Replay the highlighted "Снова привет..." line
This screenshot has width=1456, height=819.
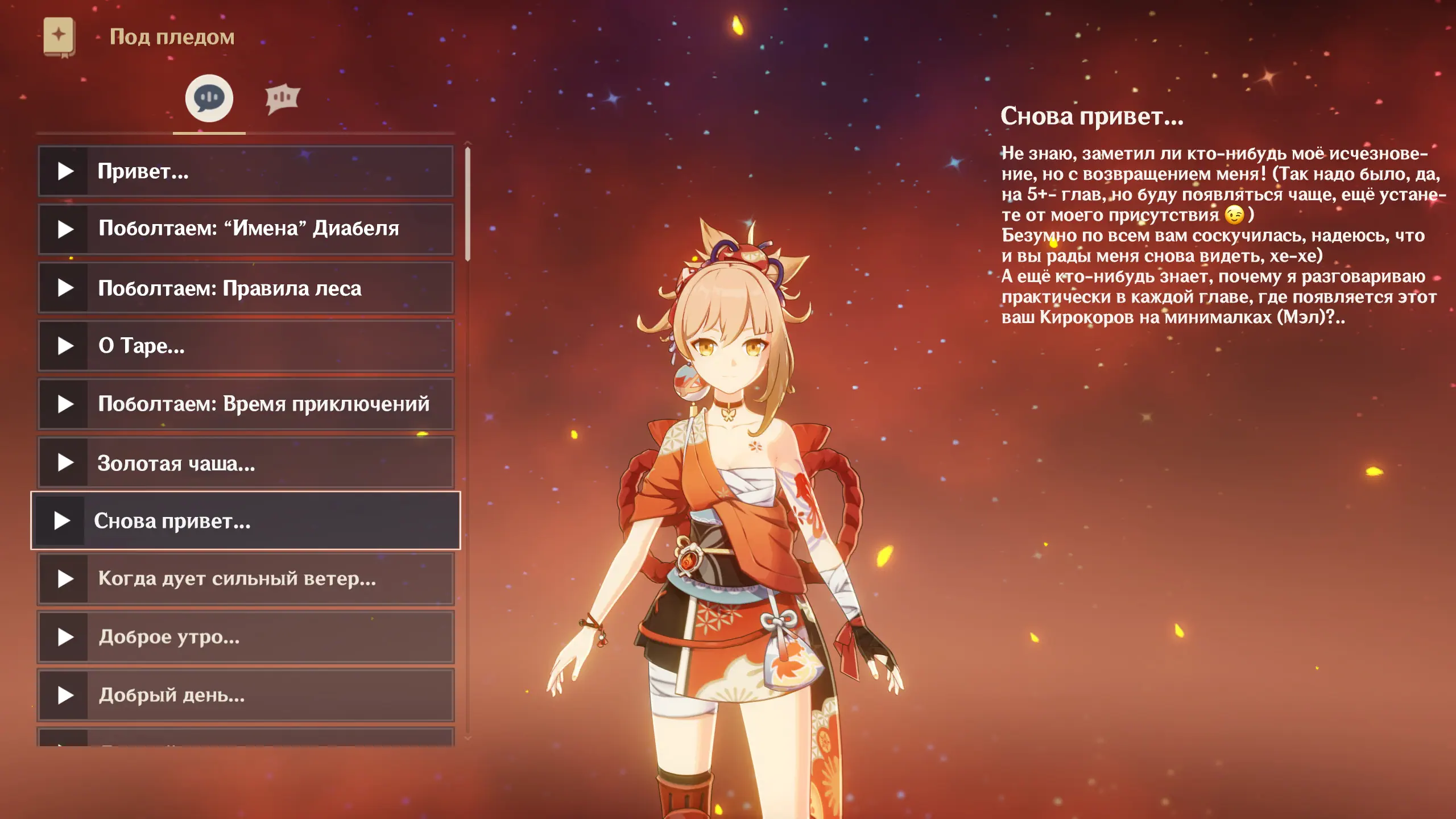pos(246,520)
